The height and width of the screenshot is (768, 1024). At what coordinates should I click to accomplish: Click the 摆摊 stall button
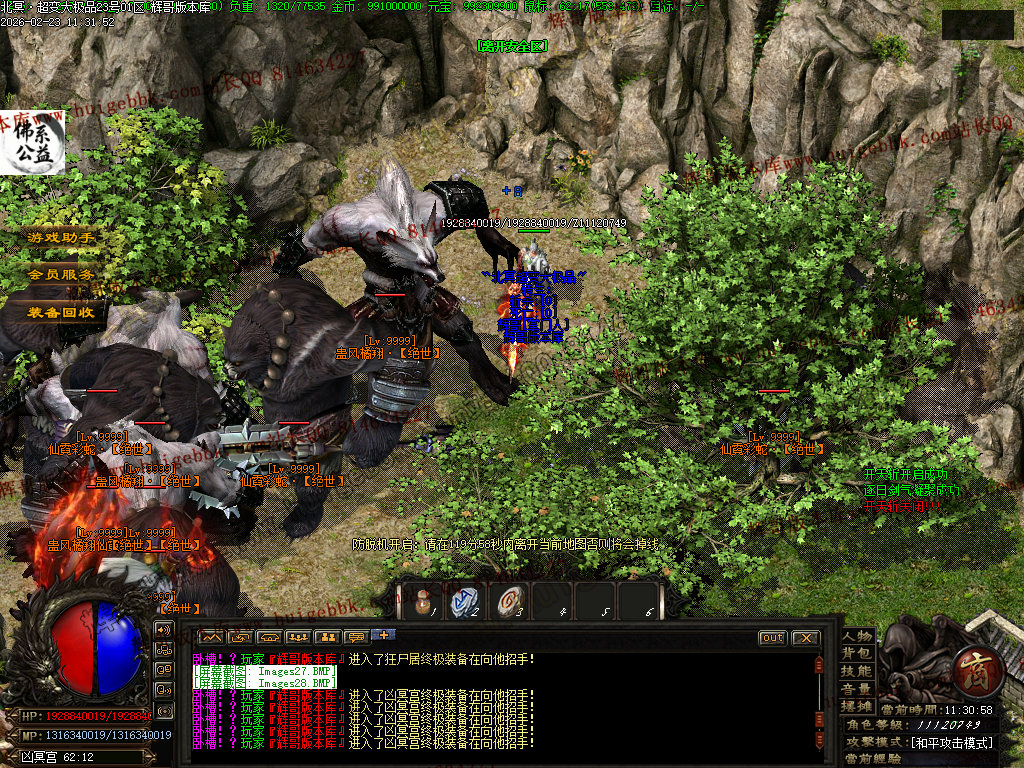click(x=857, y=705)
